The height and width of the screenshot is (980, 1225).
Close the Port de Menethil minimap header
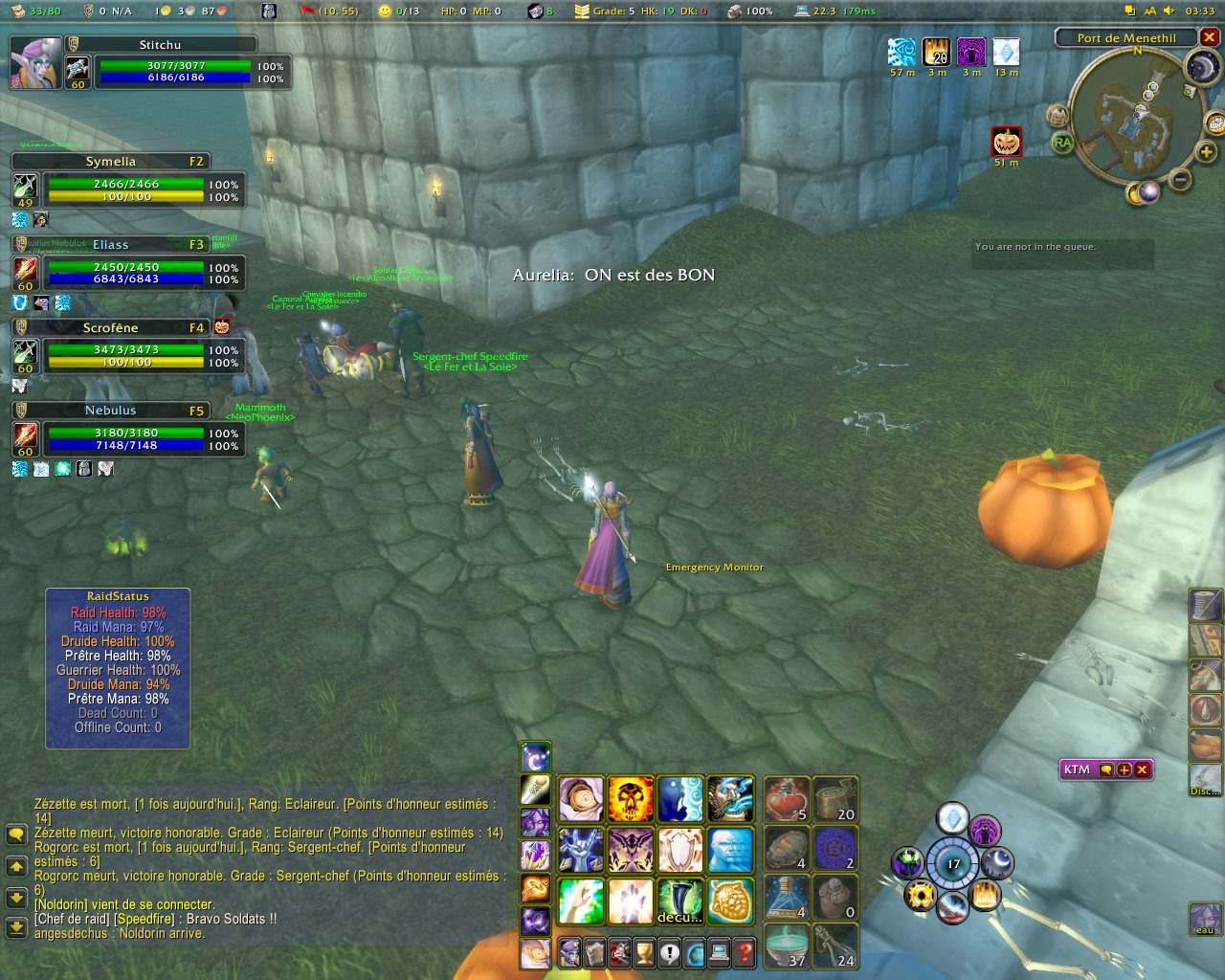pos(1210,37)
